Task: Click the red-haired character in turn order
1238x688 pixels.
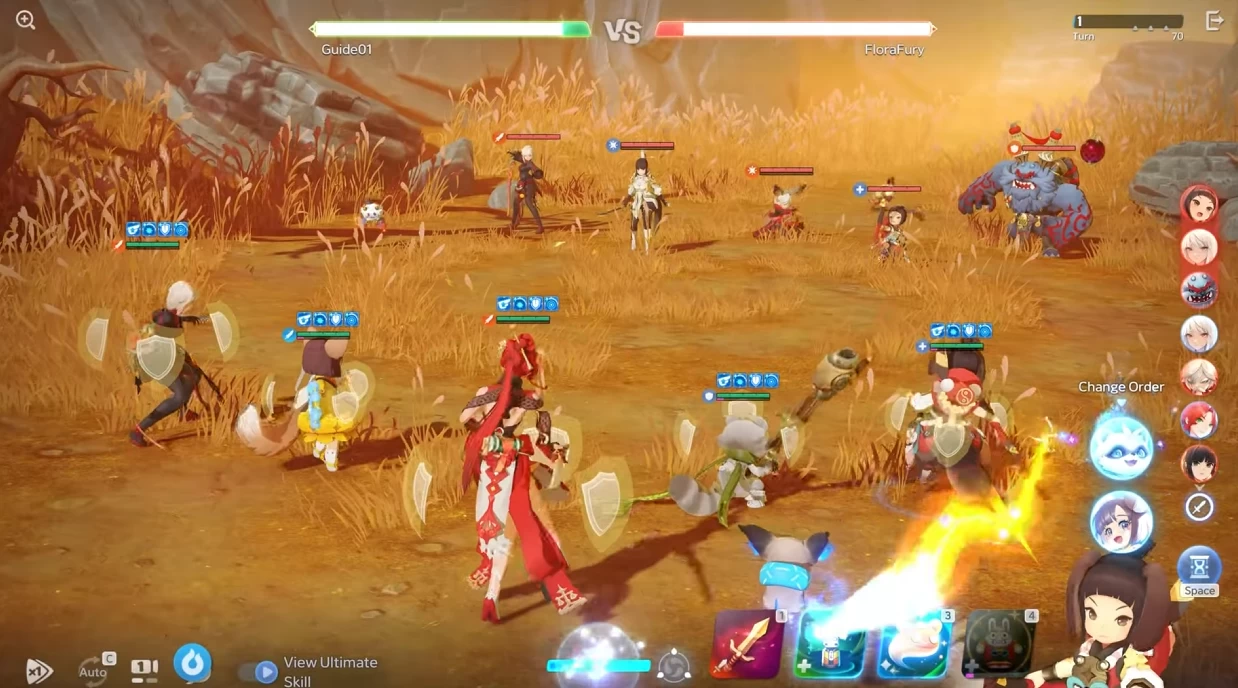Action: coord(1199,420)
